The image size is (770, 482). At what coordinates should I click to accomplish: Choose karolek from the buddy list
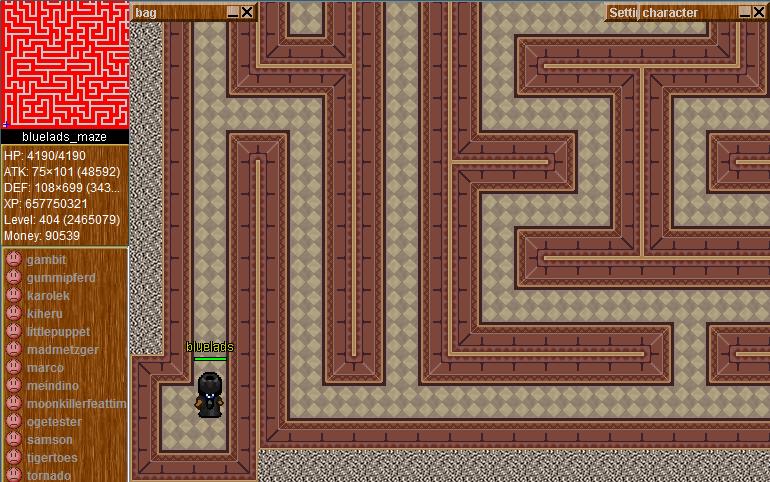(48, 296)
